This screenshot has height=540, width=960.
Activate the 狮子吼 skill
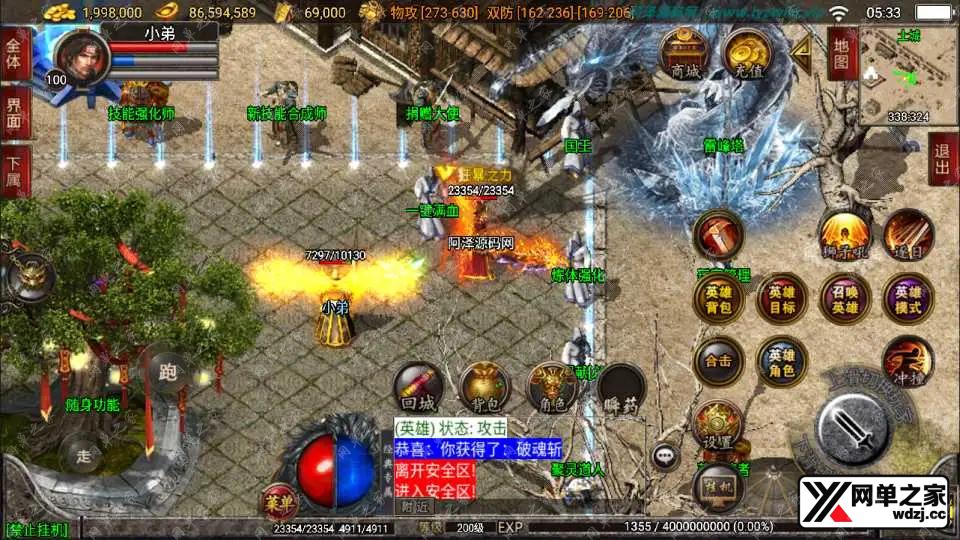844,236
